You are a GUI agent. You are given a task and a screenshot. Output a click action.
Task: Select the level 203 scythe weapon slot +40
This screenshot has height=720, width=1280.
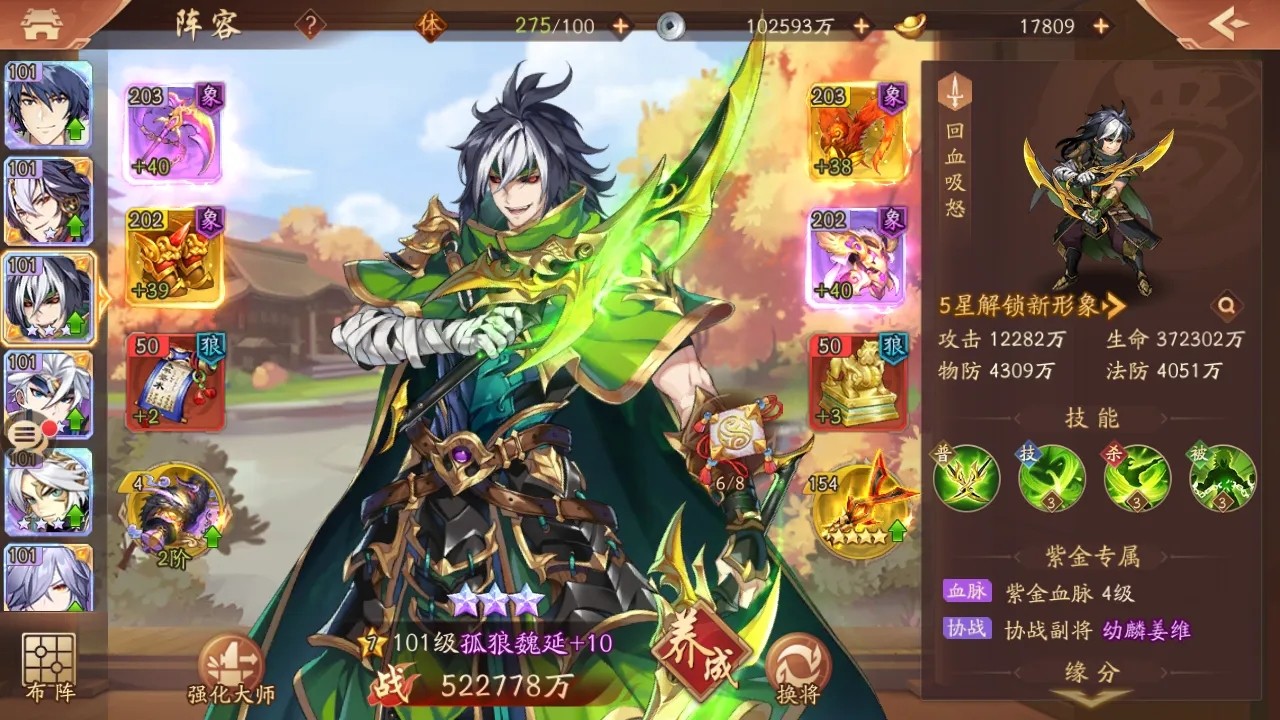coord(175,133)
